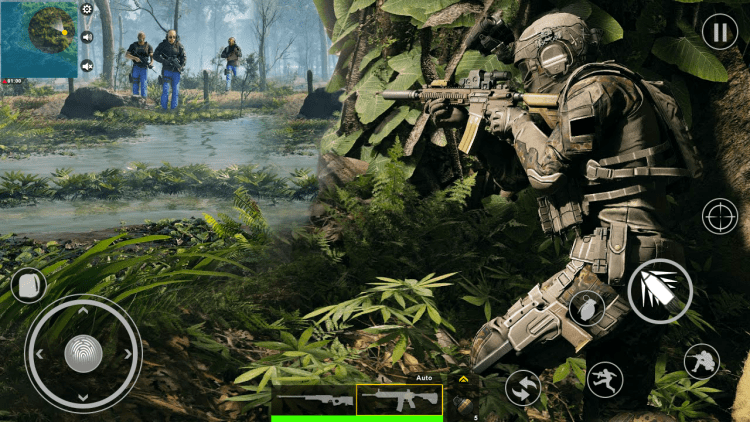The image size is (750, 422).
Task: Aim down sights with the crosshair button
Action: [719, 215]
